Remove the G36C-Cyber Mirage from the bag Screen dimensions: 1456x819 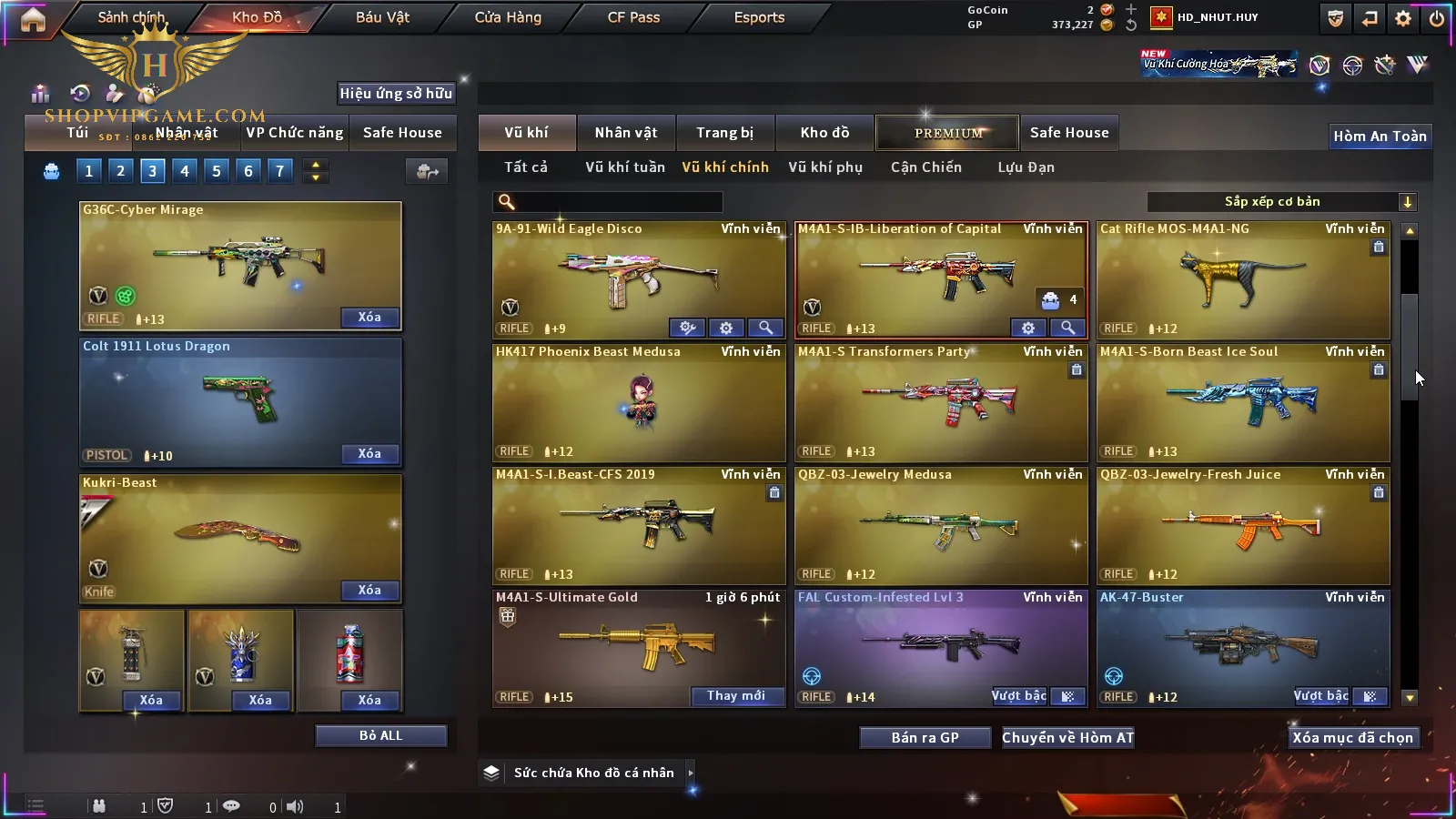[369, 318]
